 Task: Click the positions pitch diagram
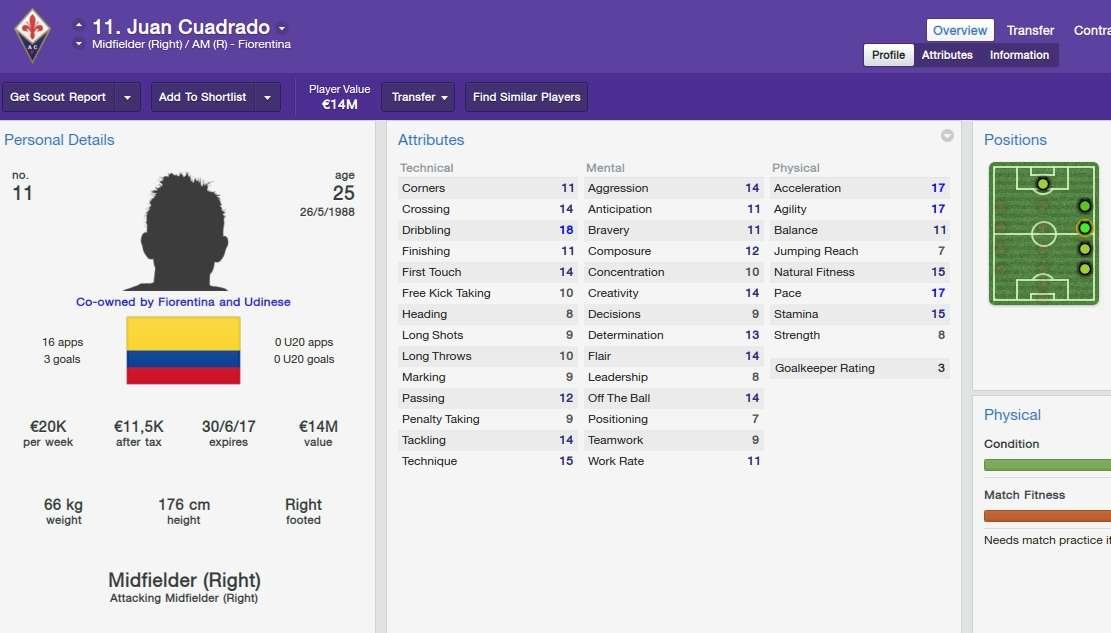pos(1043,234)
